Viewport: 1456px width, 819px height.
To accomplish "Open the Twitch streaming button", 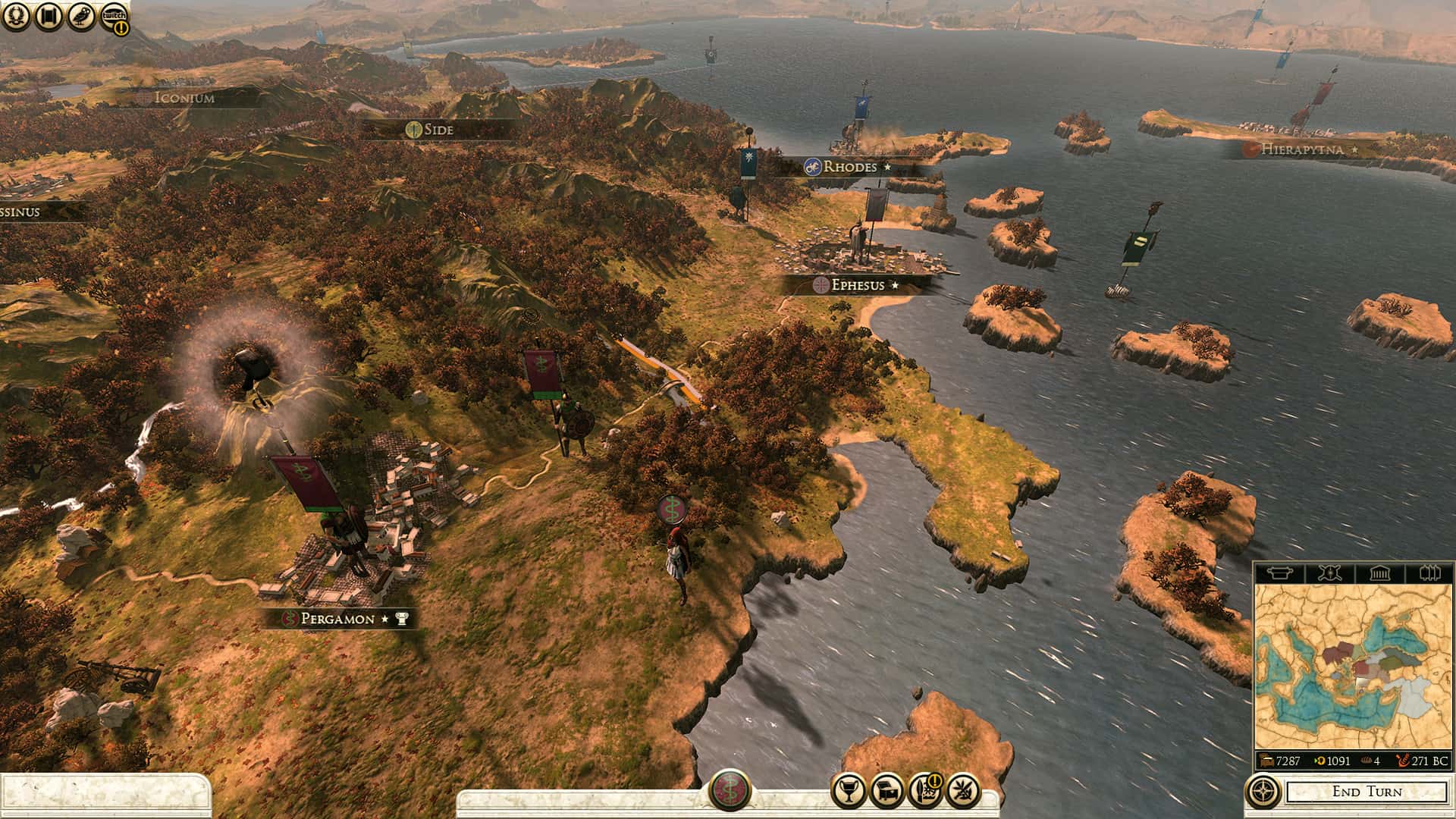I will [114, 17].
